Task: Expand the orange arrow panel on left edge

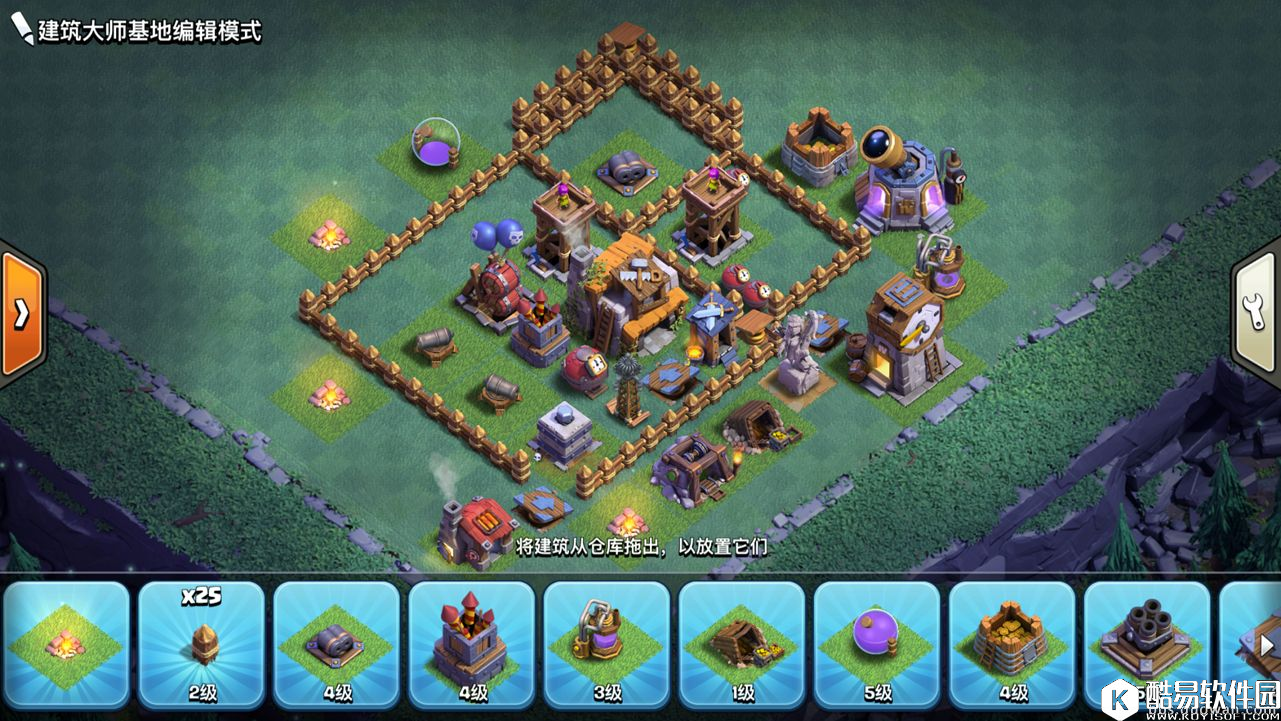Action: click(20, 313)
